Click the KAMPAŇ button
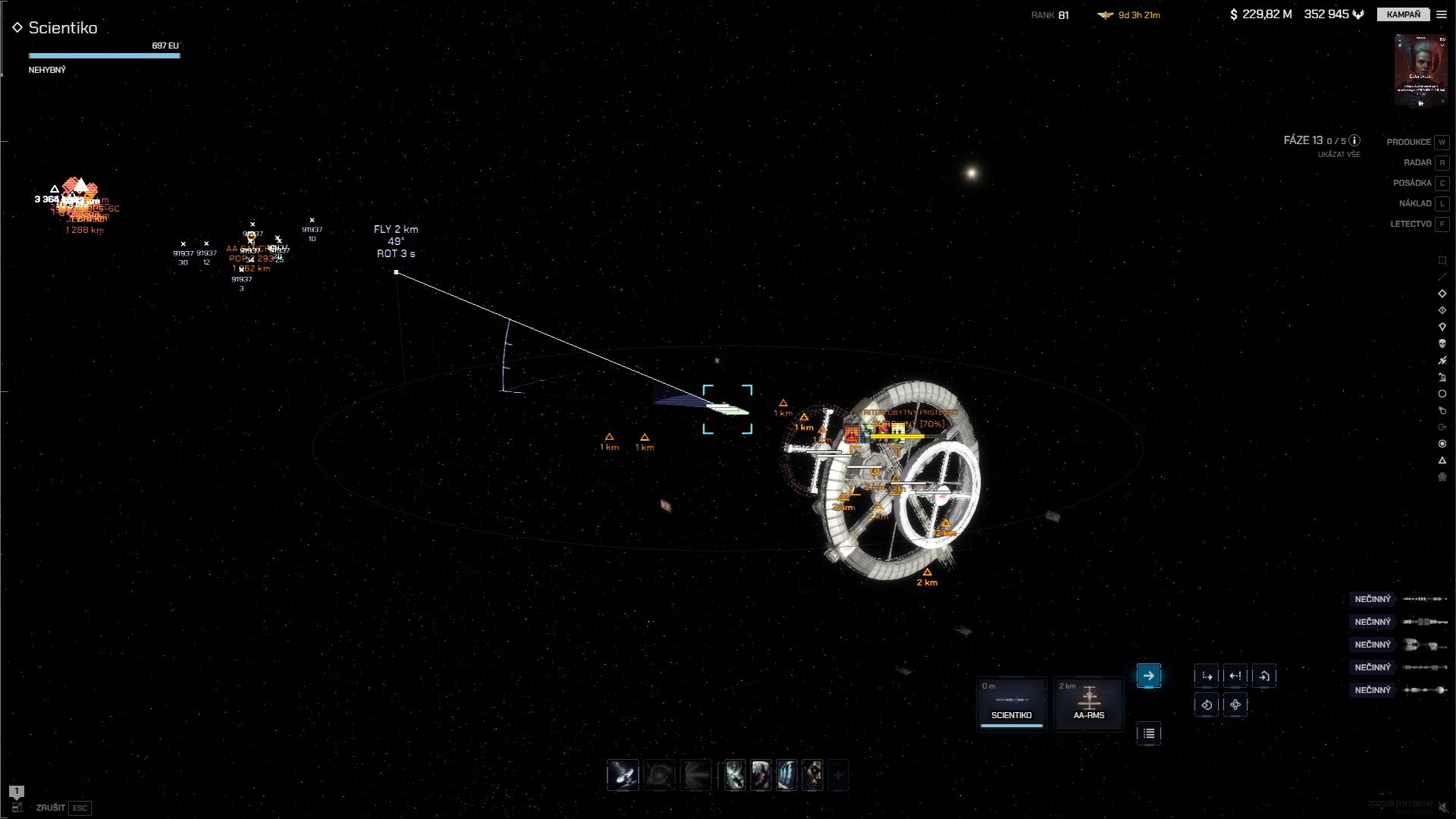 coord(1403,14)
